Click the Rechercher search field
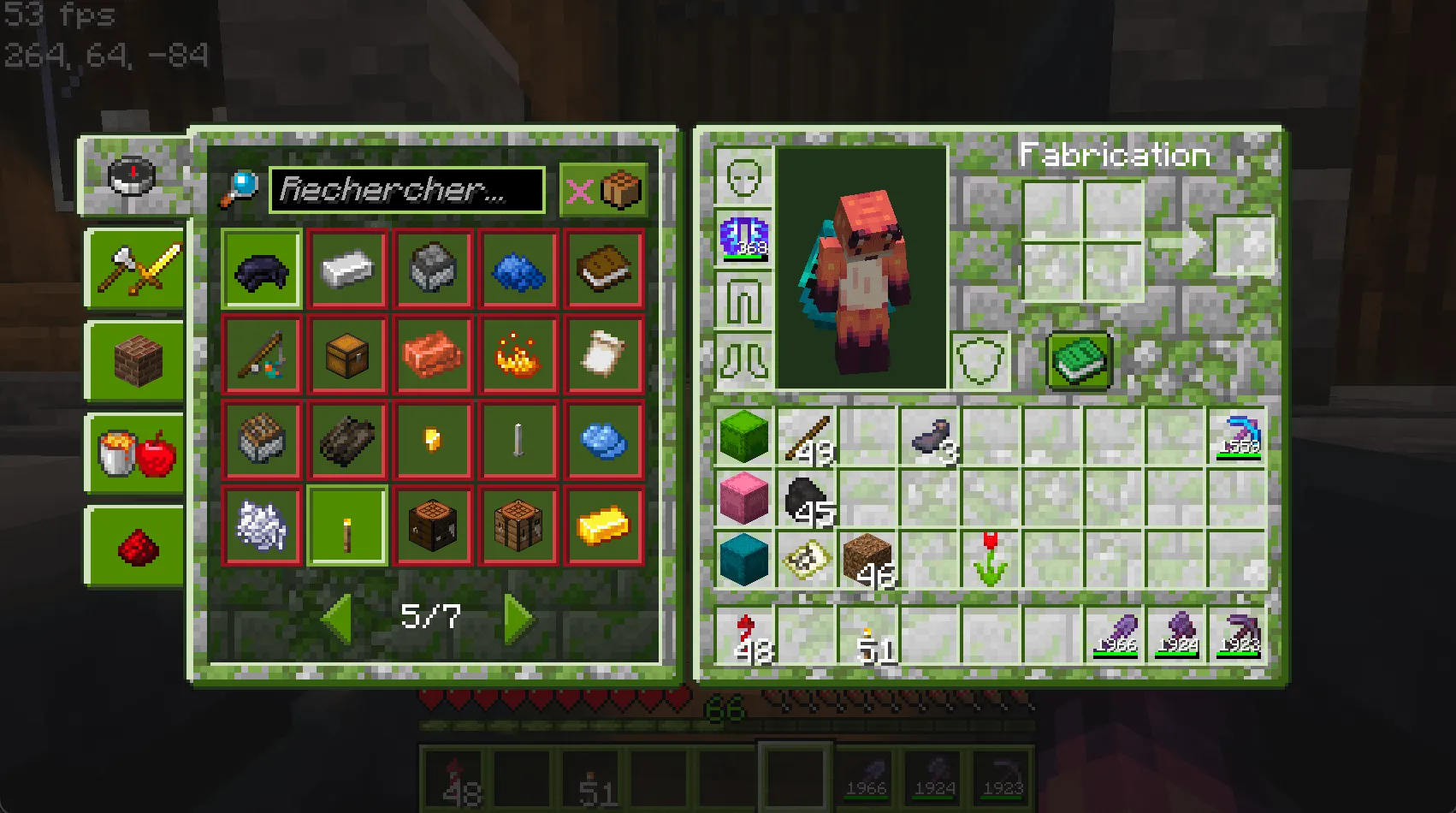 [x=406, y=190]
